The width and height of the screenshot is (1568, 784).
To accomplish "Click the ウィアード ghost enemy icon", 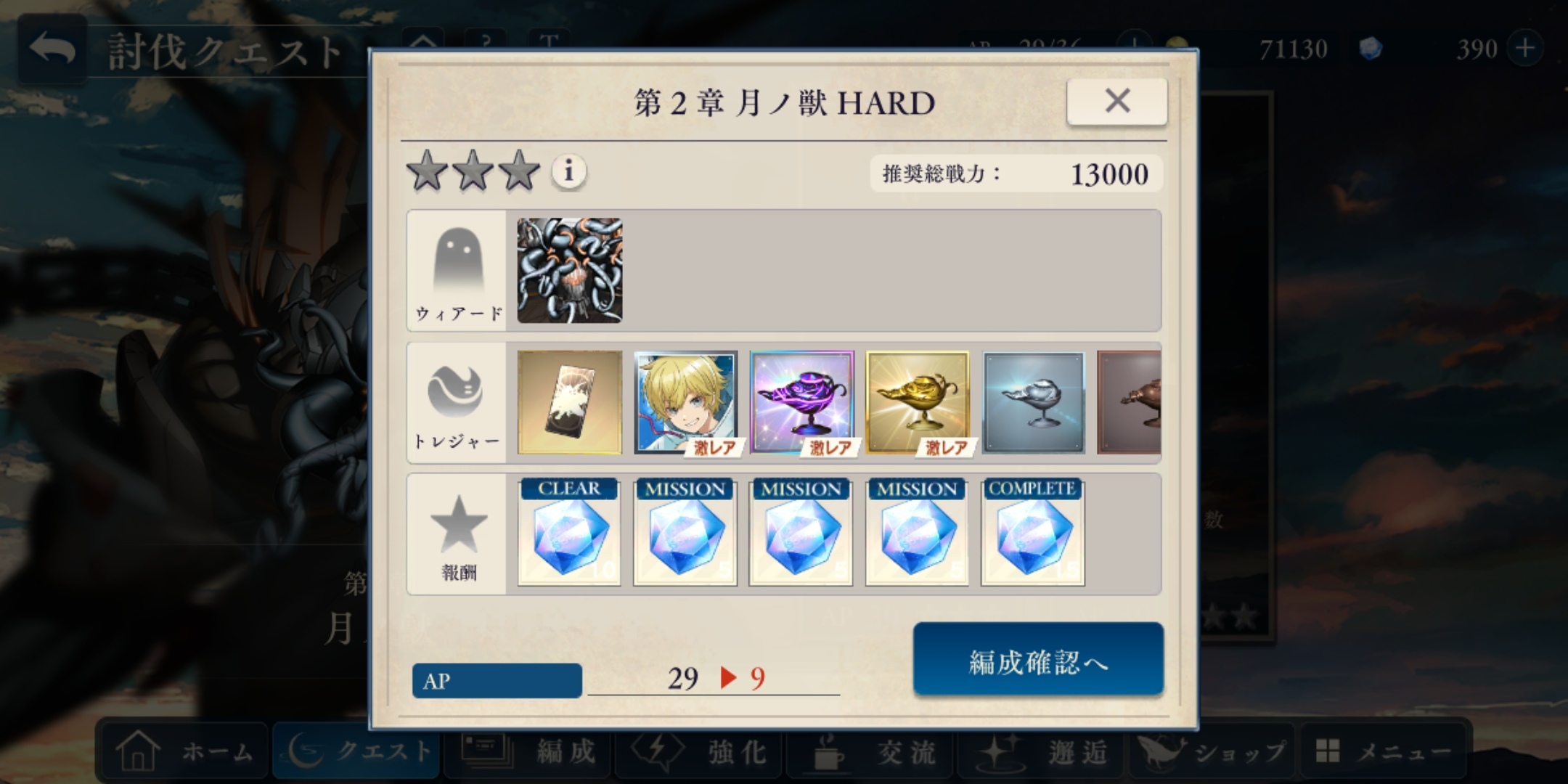I will click(x=455, y=270).
